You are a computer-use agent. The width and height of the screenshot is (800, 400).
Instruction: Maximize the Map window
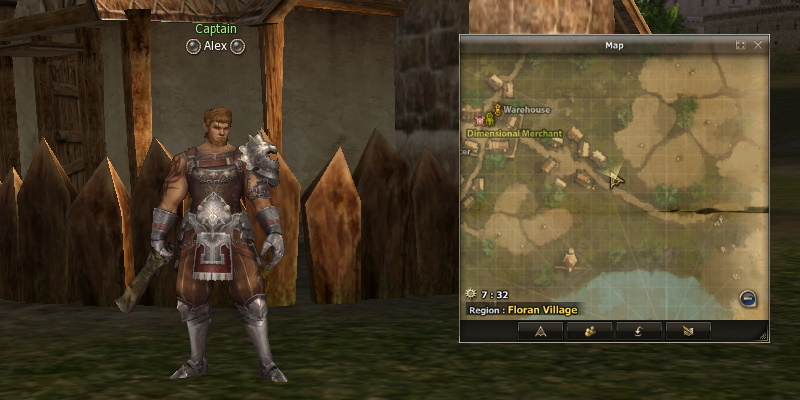(x=741, y=45)
